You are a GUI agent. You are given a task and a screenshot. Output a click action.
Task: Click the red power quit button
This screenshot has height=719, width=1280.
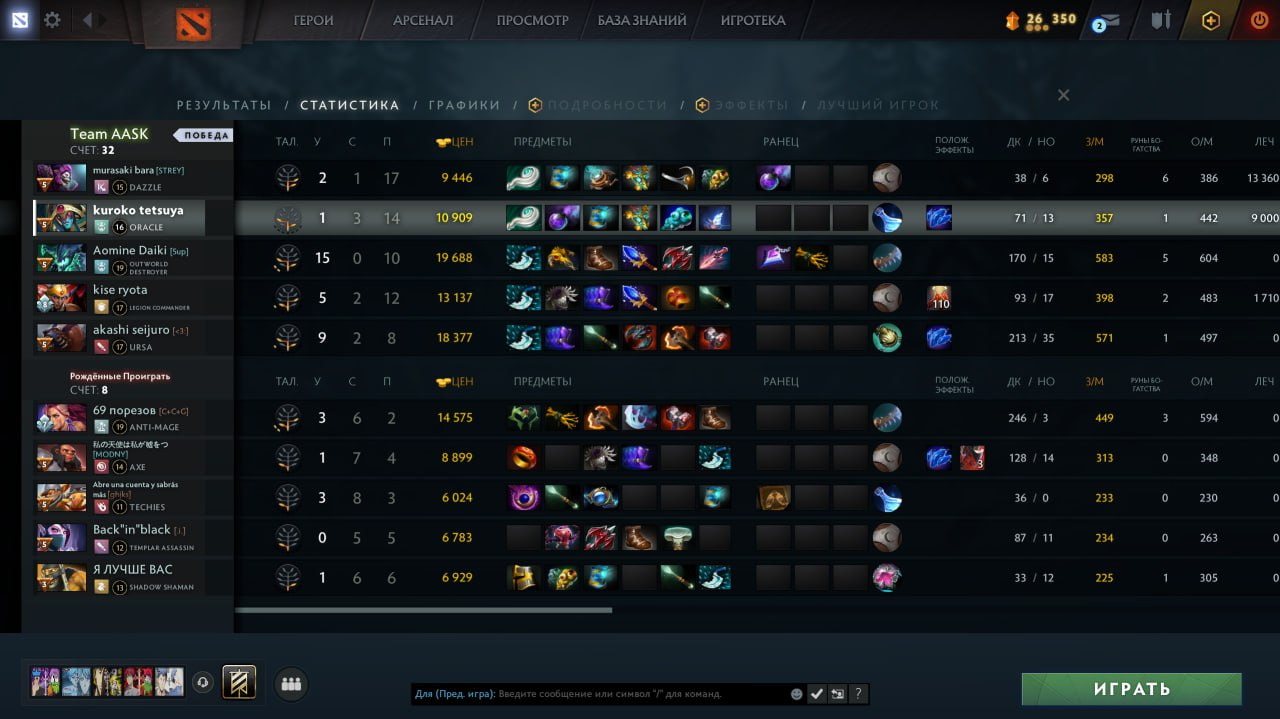click(x=1259, y=20)
